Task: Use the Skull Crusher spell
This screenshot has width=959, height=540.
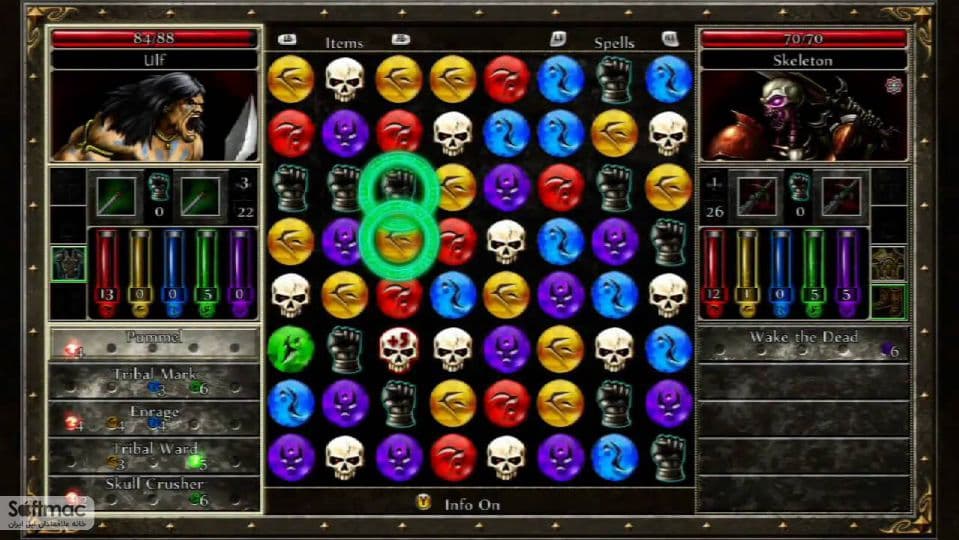Action: pyautogui.click(x=154, y=489)
